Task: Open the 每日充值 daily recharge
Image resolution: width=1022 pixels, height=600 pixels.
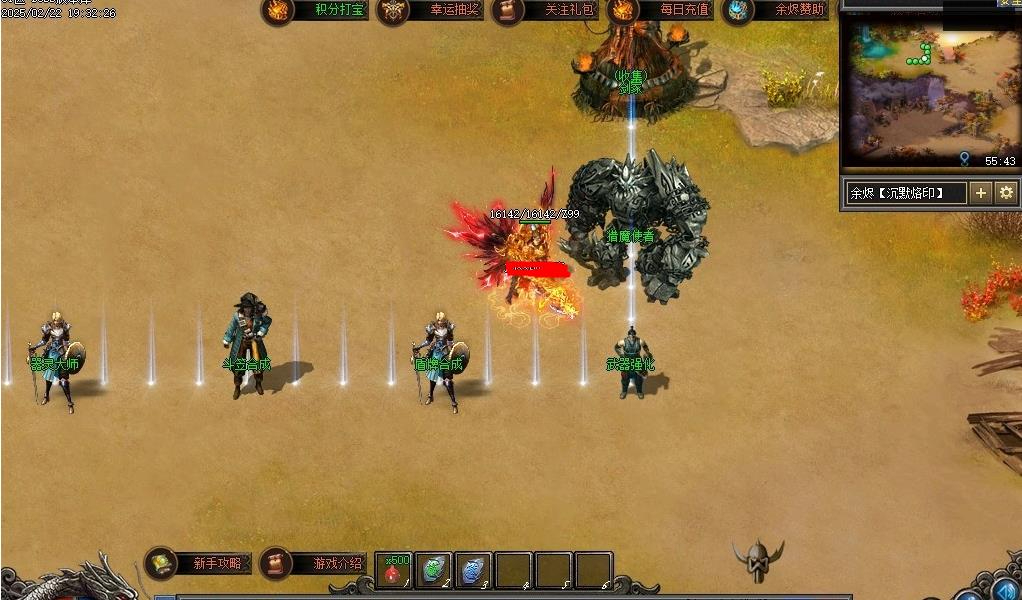Action: point(661,11)
